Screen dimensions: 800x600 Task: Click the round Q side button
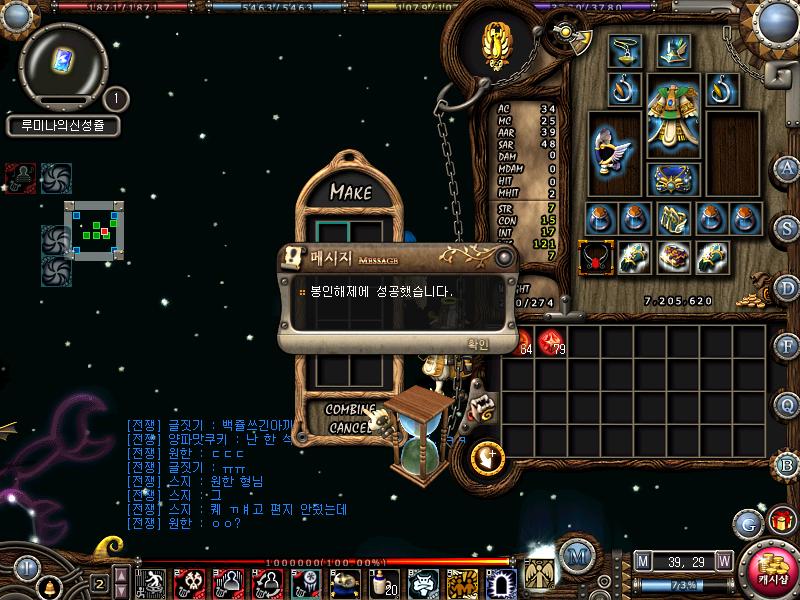click(787, 404)
